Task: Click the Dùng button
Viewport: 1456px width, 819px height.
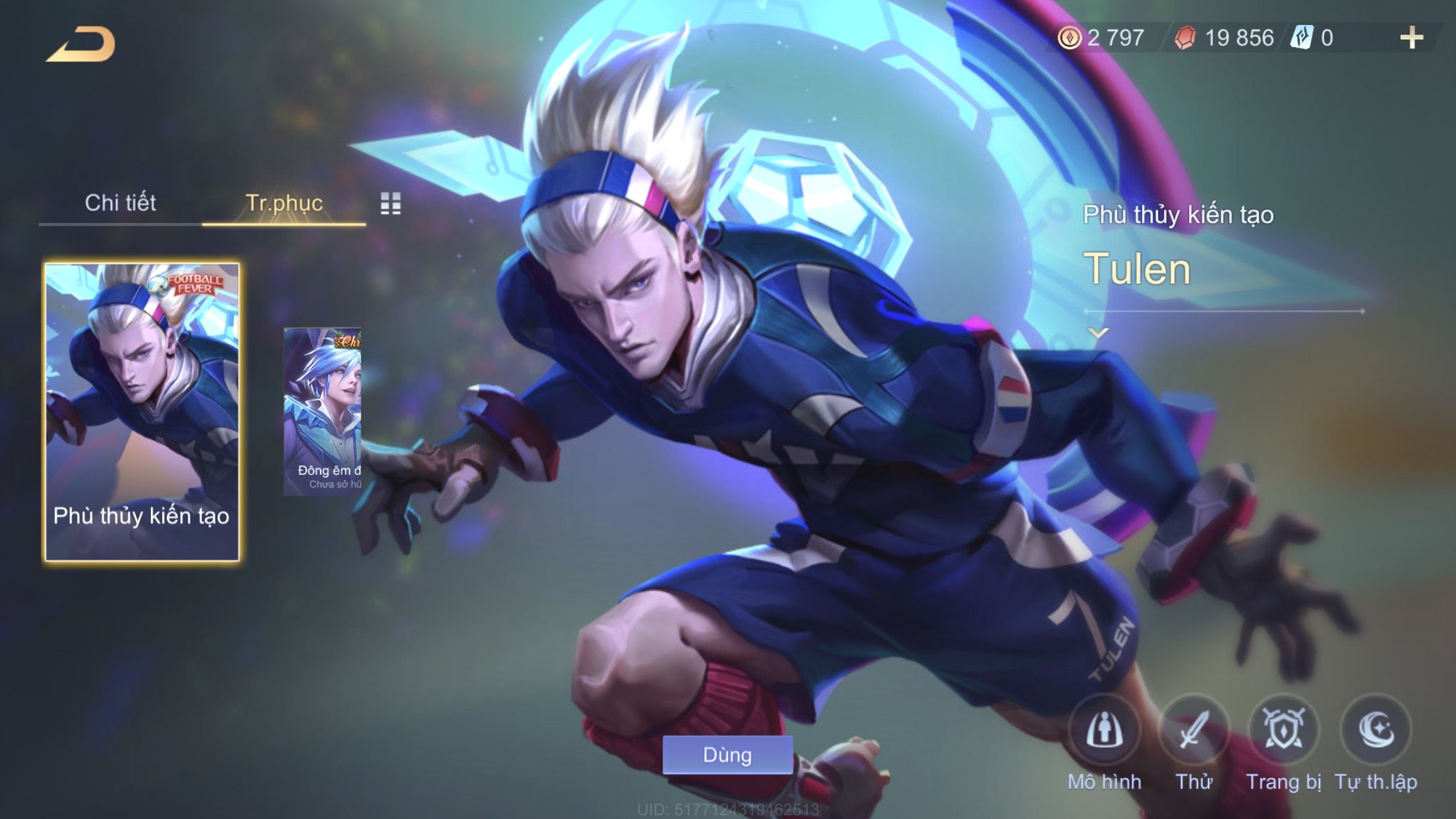Action: tap(727, 755)
